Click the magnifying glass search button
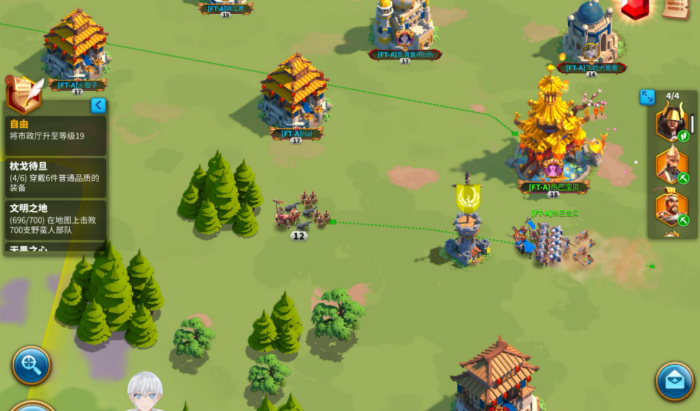 [x=31, y=366]
